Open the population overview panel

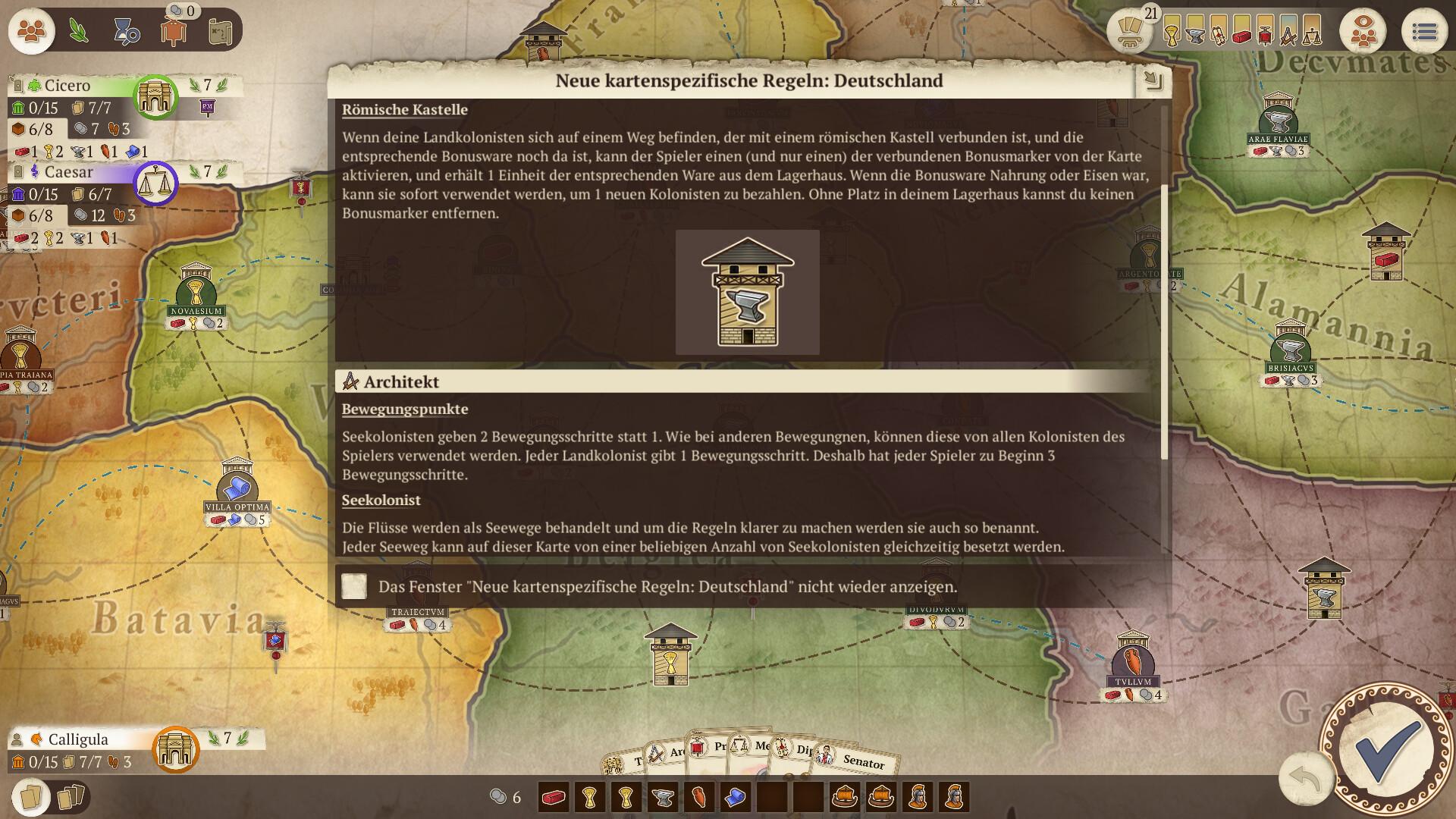[30, 32]
